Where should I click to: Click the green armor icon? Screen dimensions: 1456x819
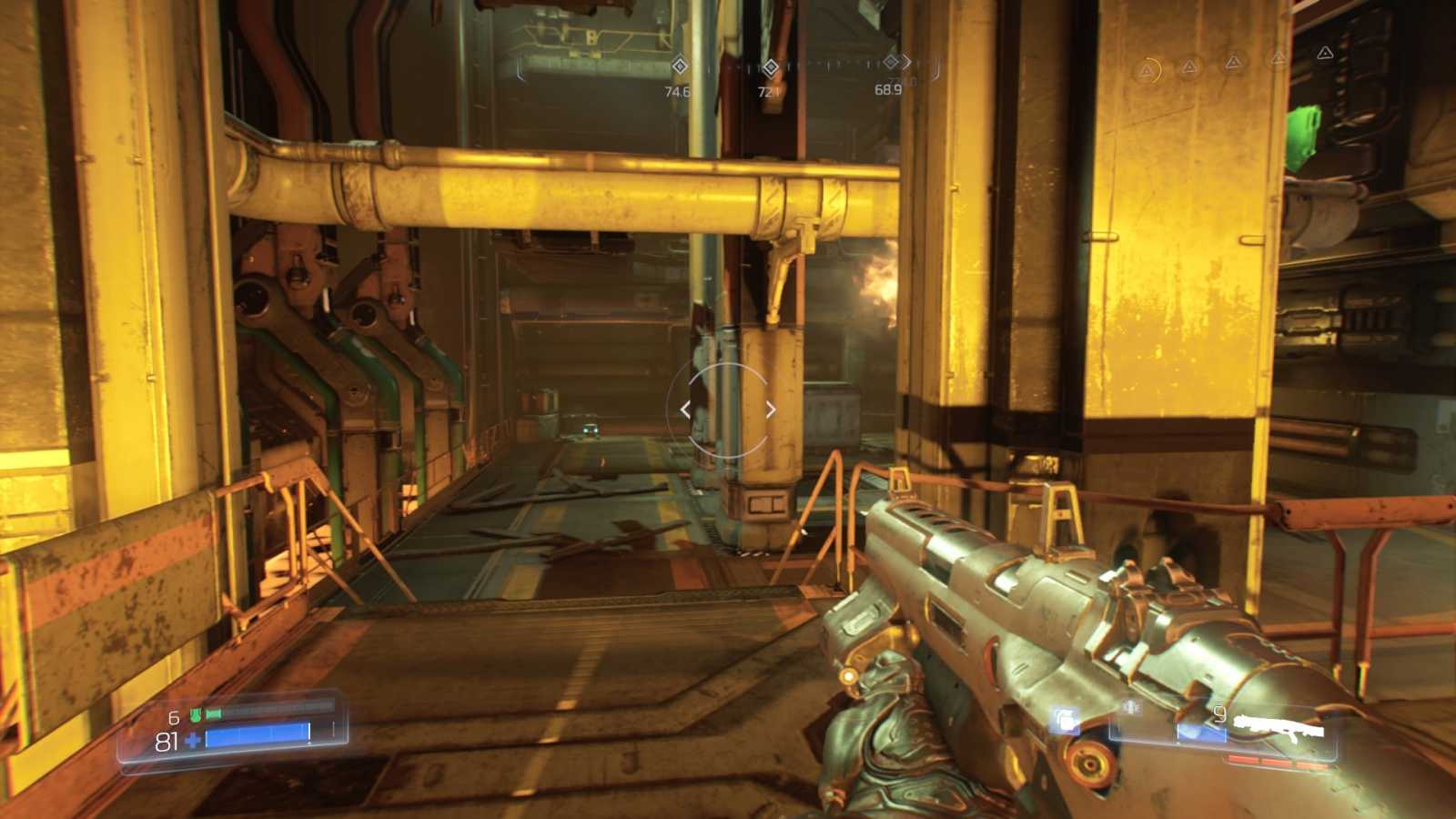[196, 715]
